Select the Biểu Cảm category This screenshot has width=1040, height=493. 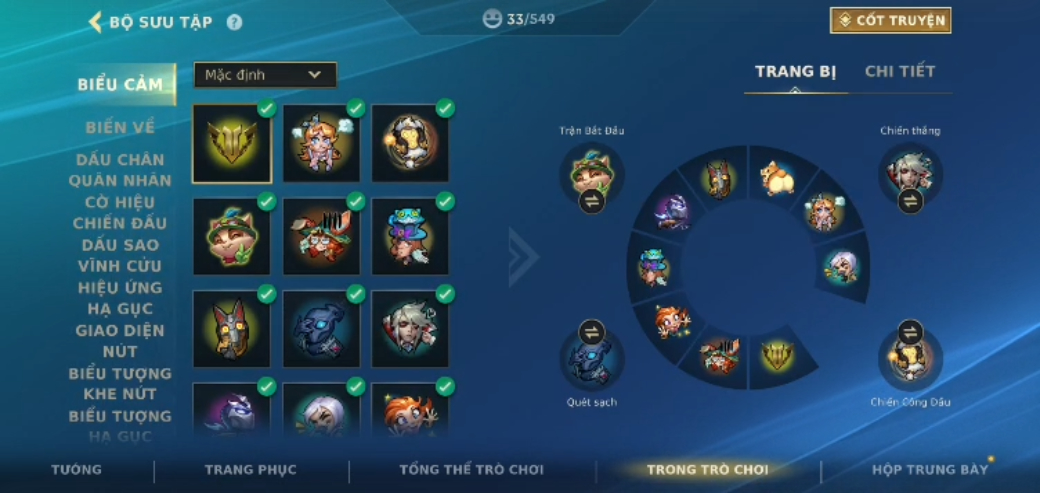click(120, 84)
